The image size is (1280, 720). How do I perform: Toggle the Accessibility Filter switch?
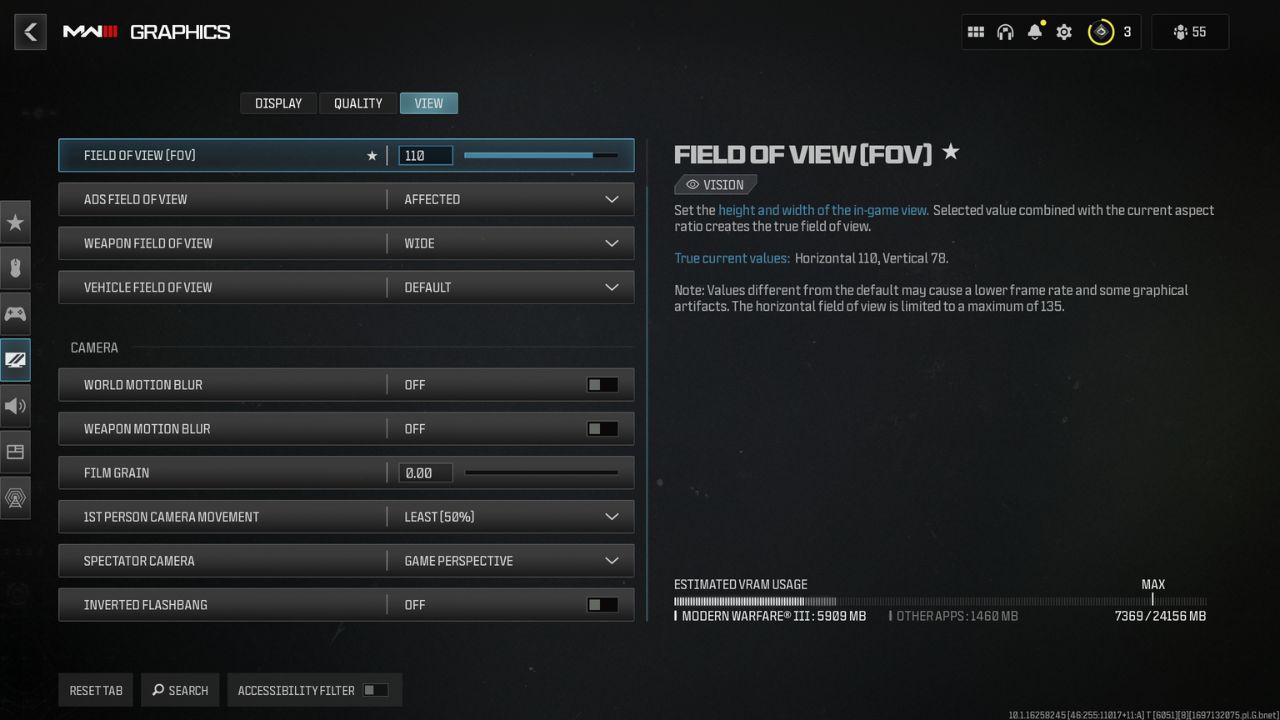[377, 689]
